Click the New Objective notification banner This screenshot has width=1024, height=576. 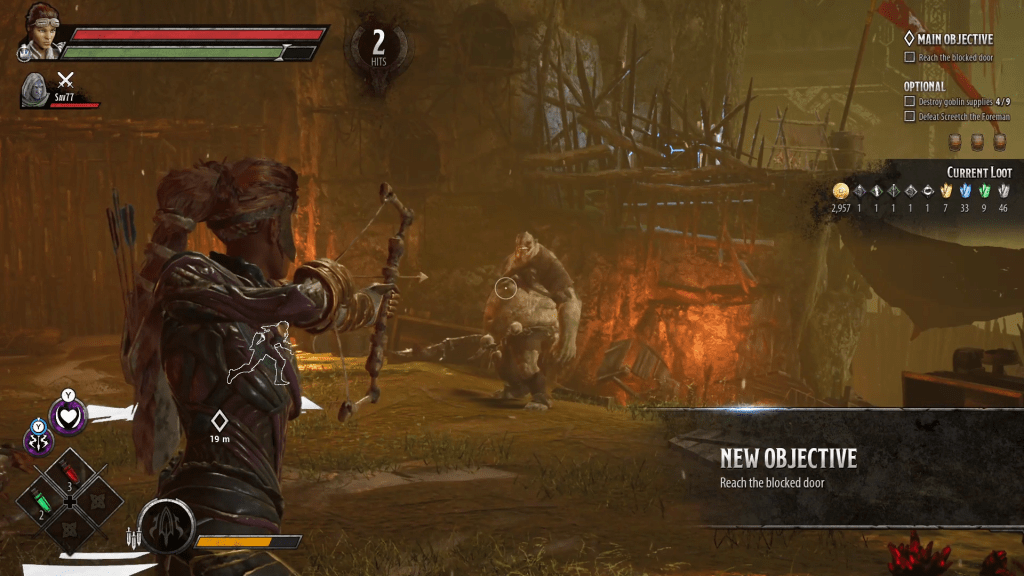840,468
